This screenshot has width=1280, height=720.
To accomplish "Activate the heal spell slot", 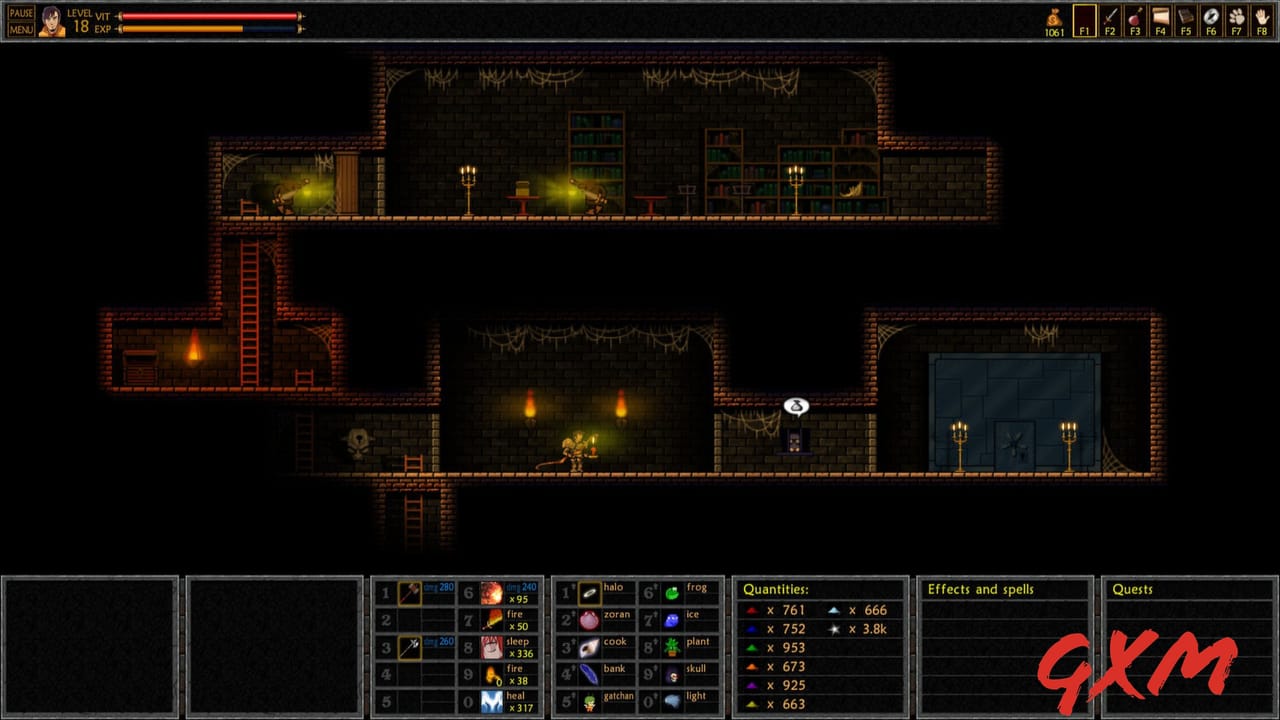I will (x=492, y=702).
